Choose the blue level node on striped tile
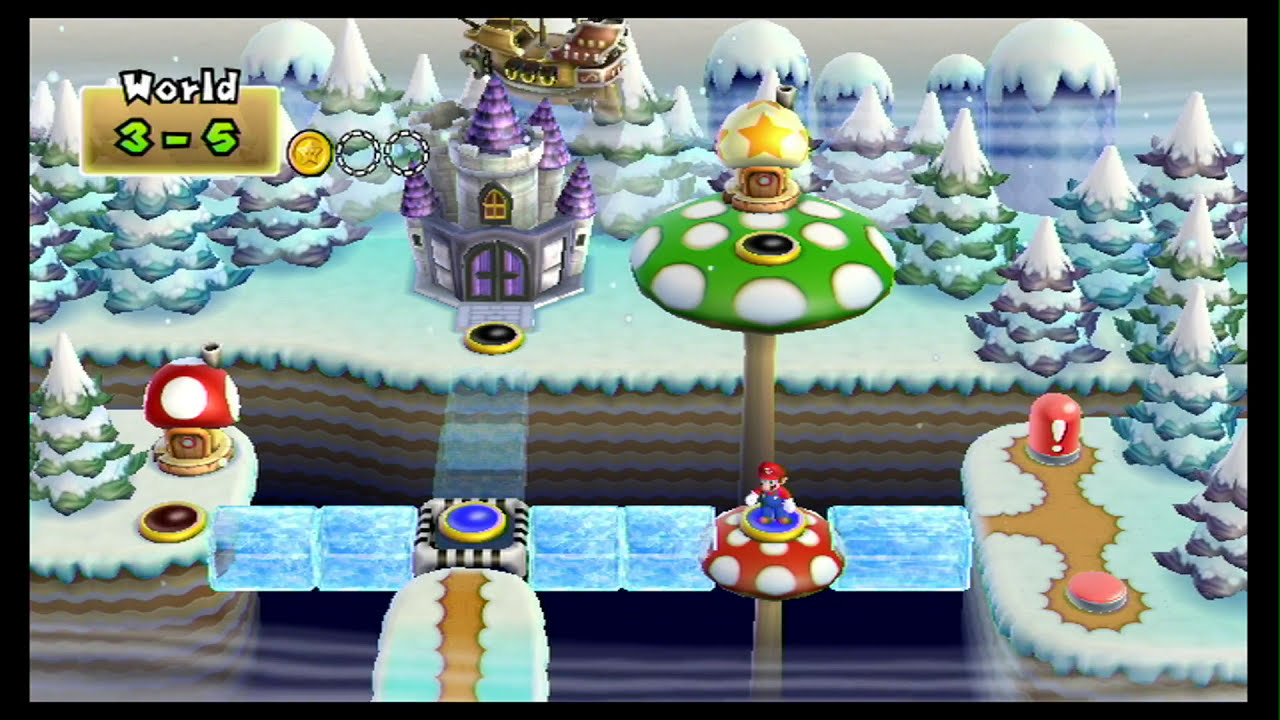This screenshot has height=720, width=1280. (x=471, y=521)
